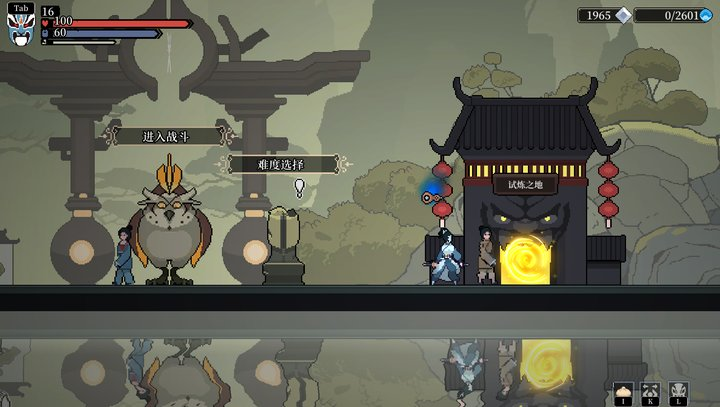Screen dimensions: 720x407
Task: Activate the demon mask skill icon
Action: coord(678,391)
